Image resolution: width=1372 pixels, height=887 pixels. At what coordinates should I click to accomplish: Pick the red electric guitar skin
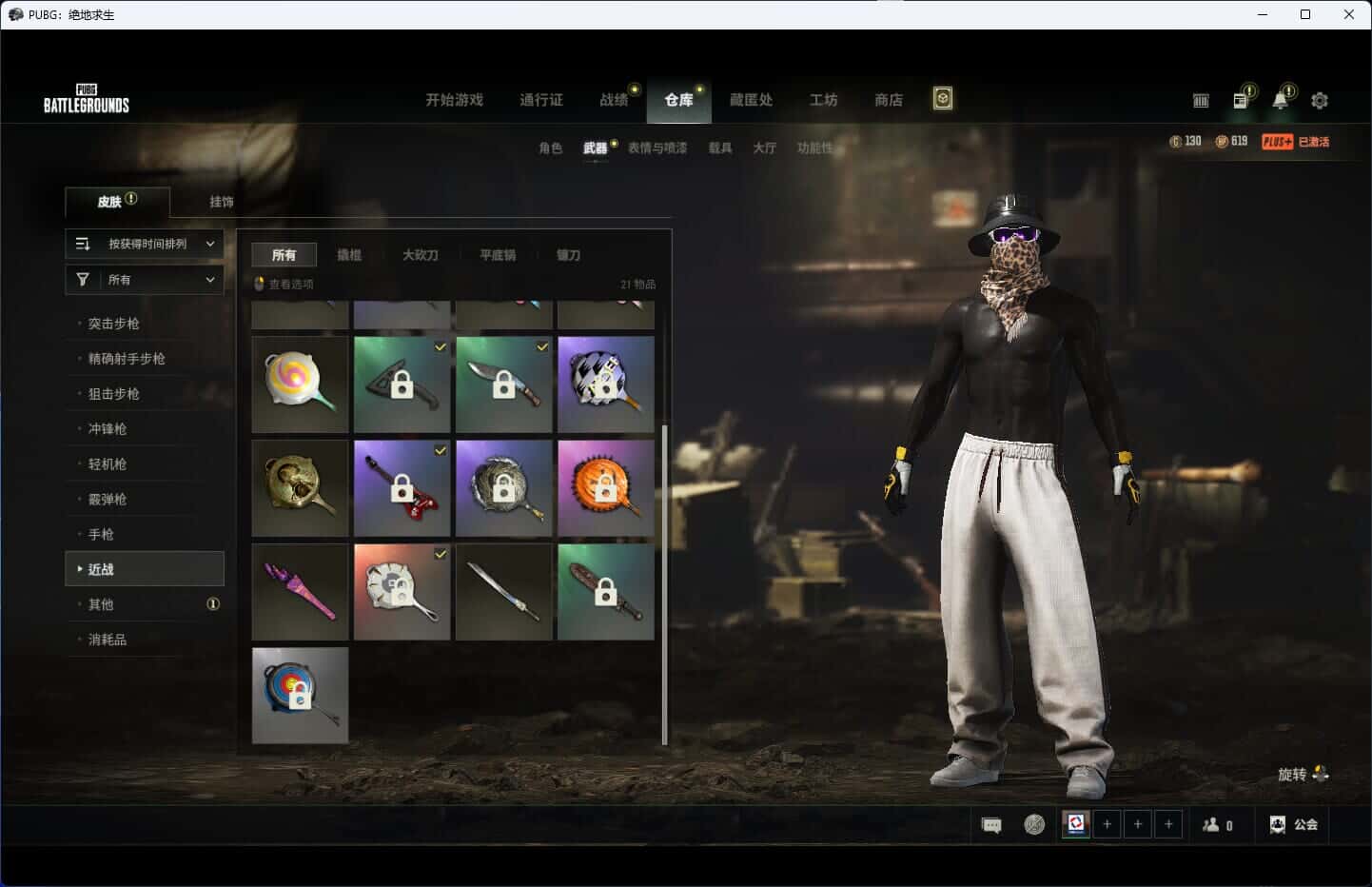point(402,488)
